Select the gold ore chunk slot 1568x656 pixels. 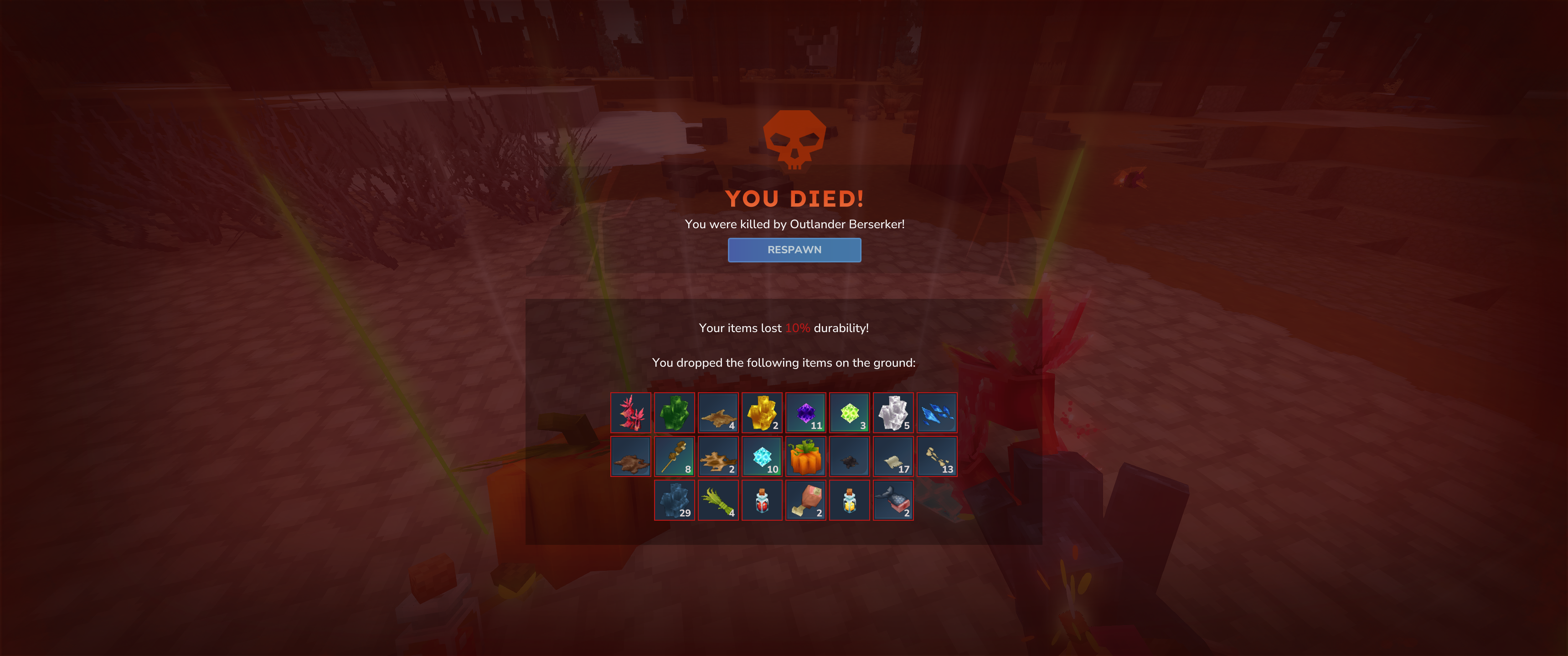point(762,413)
